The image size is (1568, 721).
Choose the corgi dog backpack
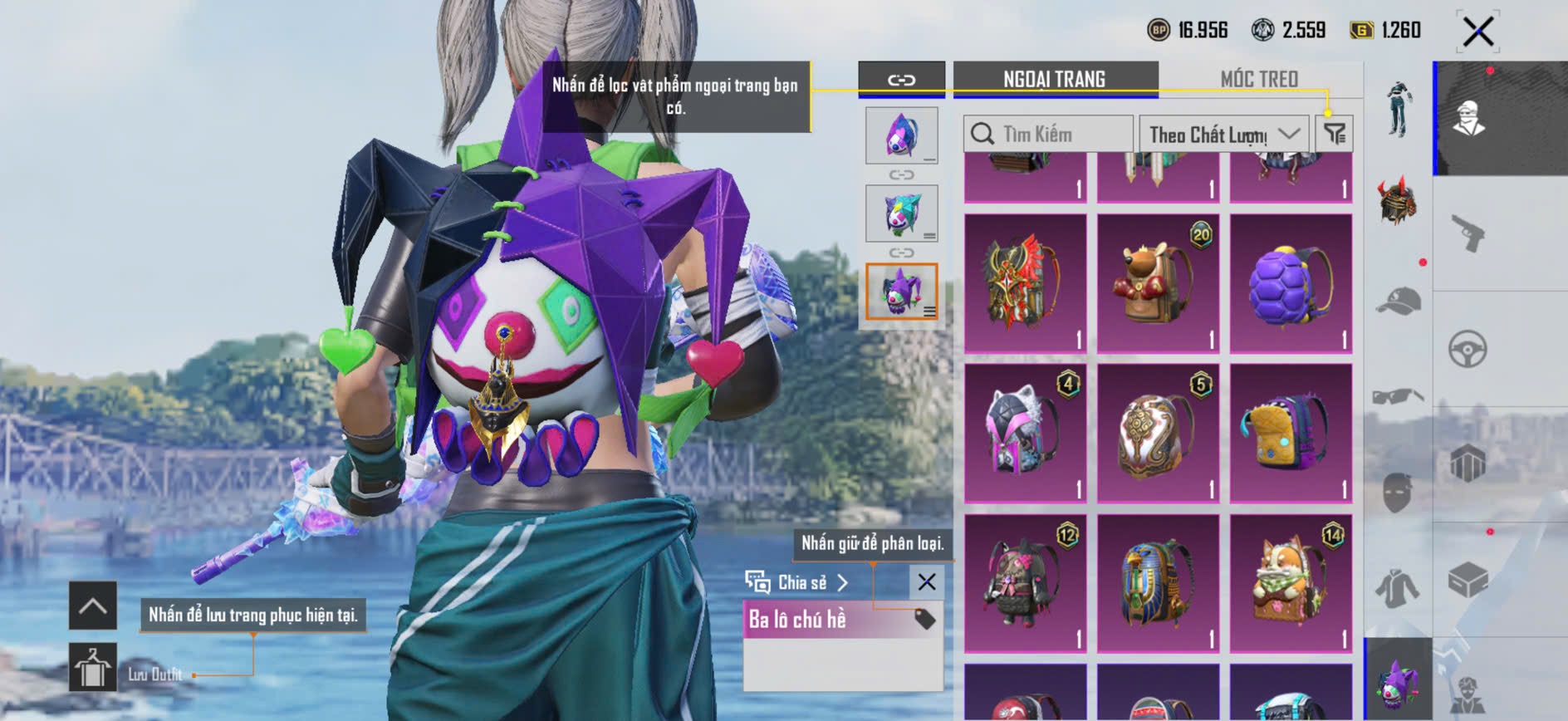pyautogui.click(x=1291, y=583)
